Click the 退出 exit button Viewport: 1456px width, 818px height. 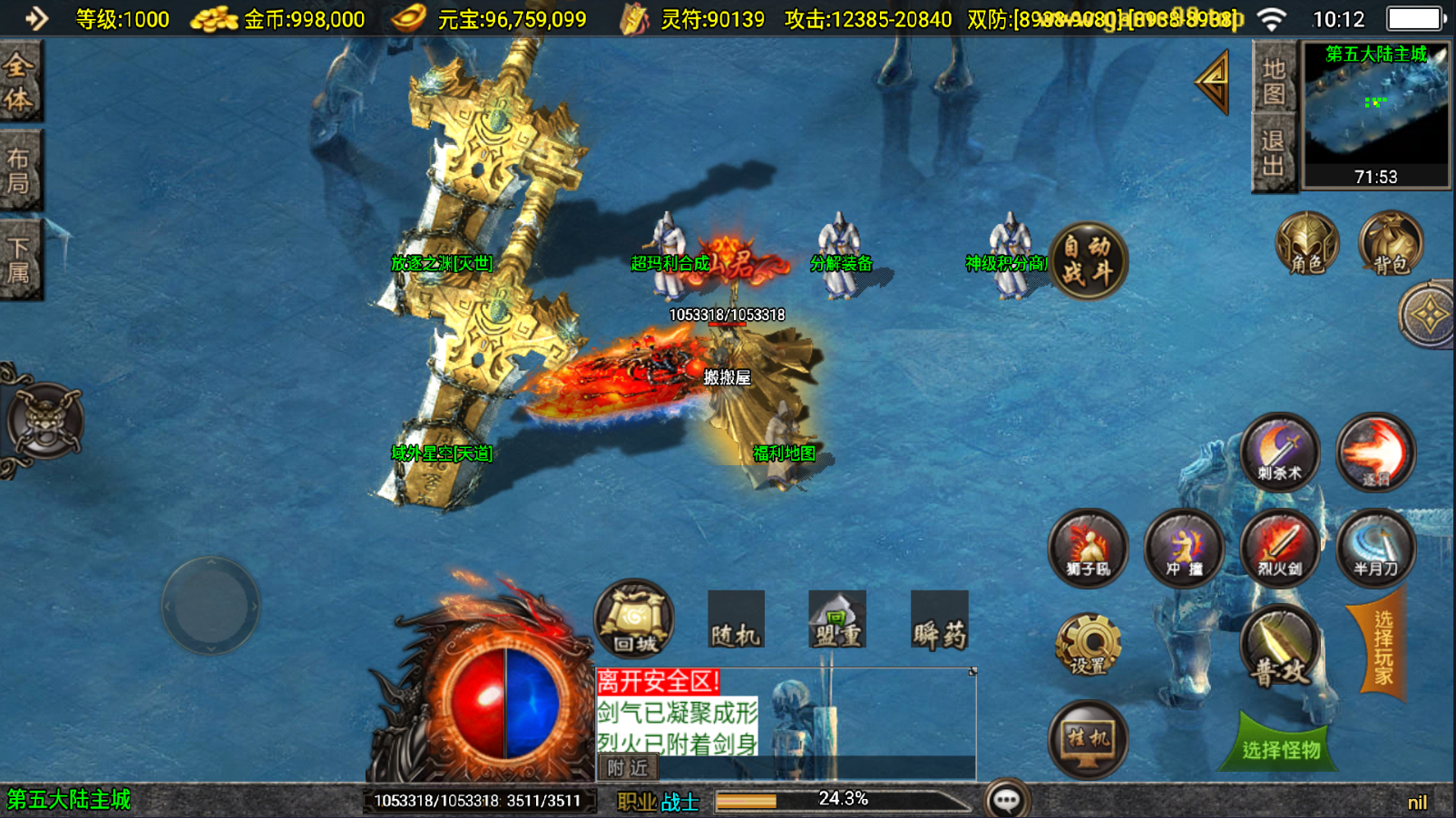tap(1274, 153)
